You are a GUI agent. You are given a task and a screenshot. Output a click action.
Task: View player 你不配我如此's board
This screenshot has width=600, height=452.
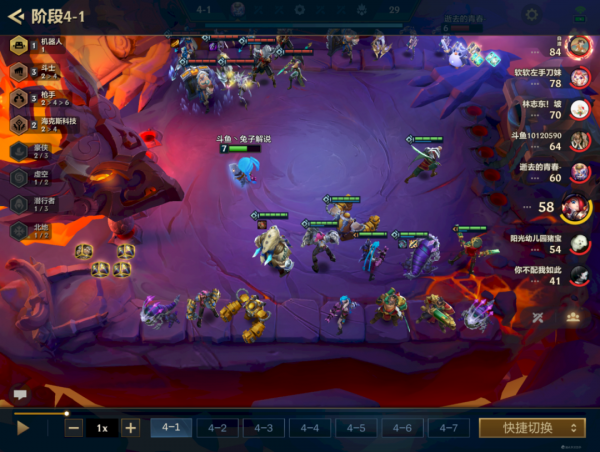coord(577,275)
